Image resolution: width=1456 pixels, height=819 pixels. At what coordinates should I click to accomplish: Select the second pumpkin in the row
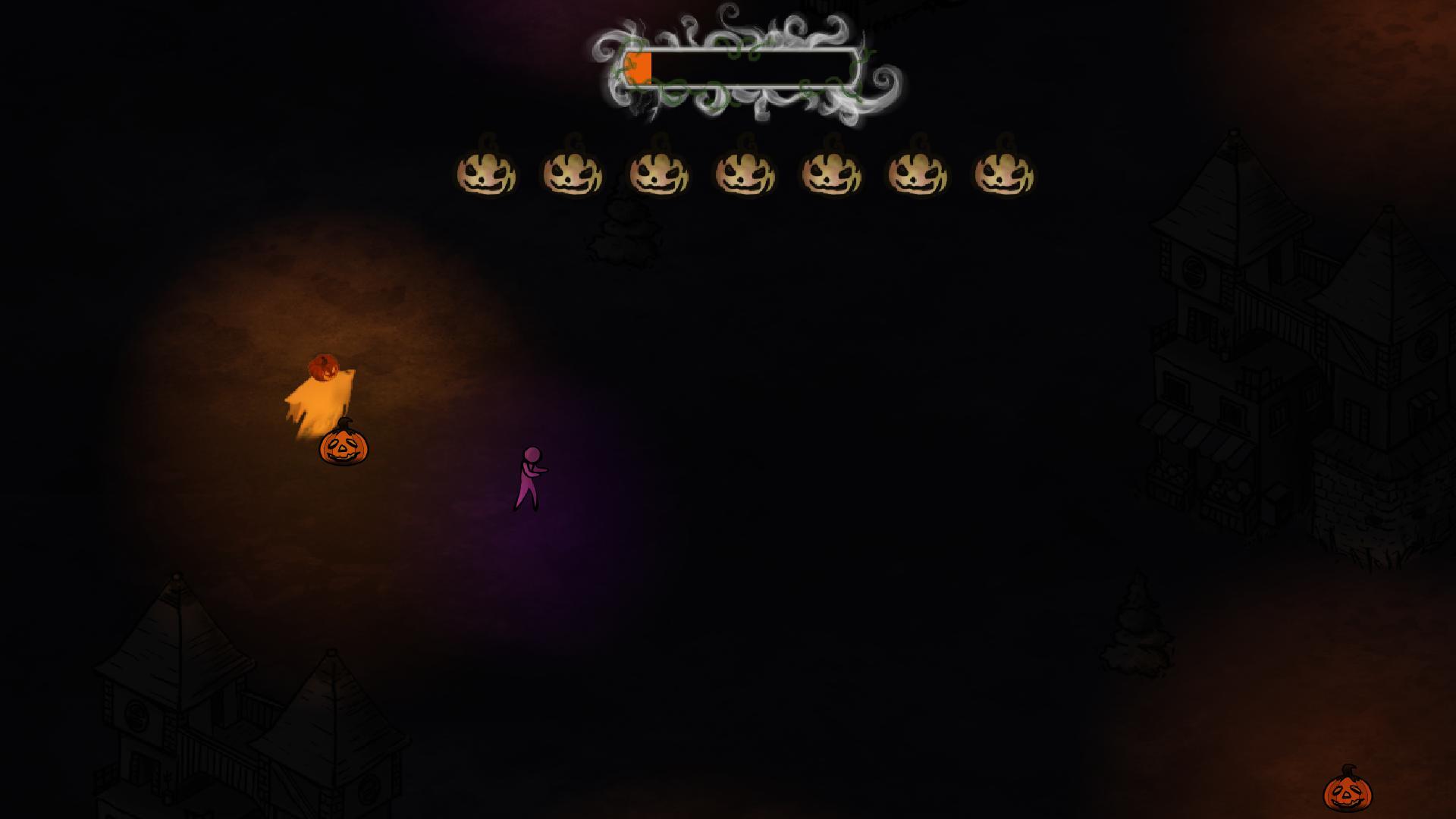pos(573,173)
